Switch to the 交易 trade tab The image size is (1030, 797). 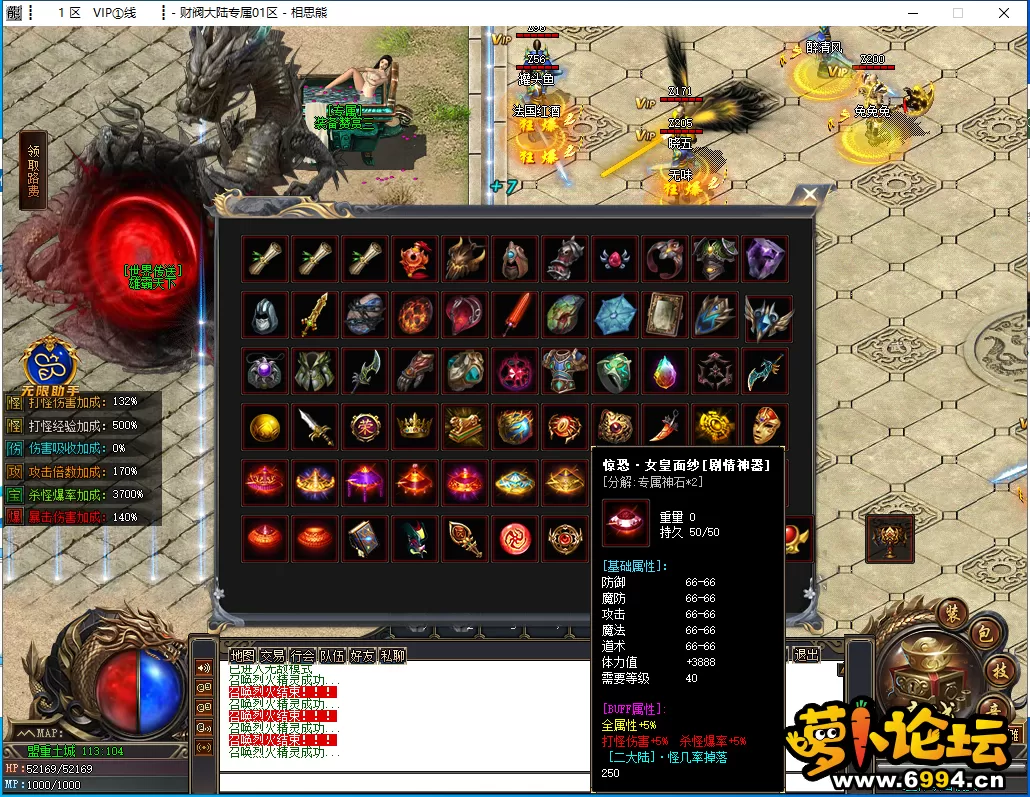coord(272,656)
